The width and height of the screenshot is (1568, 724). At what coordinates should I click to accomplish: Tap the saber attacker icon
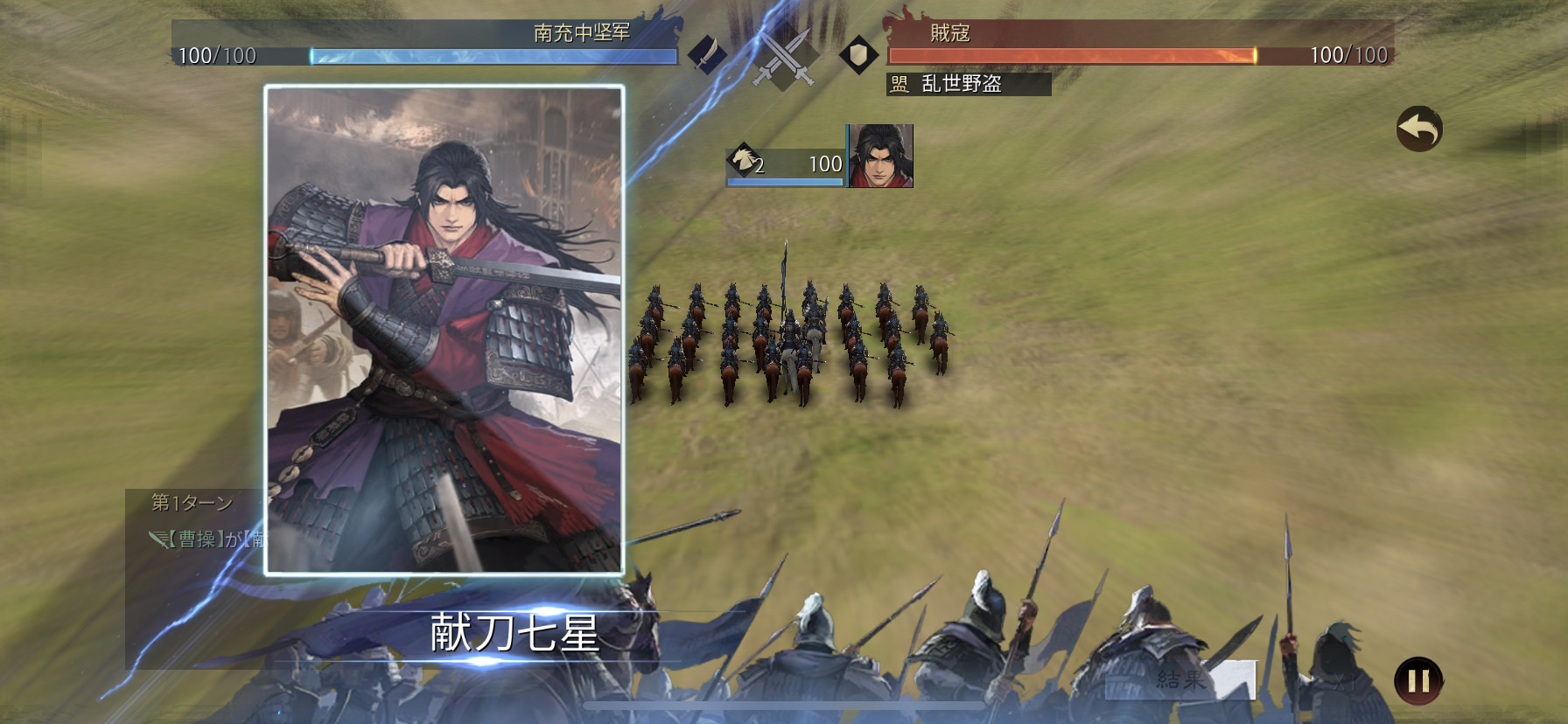click(x=707, y=54)
